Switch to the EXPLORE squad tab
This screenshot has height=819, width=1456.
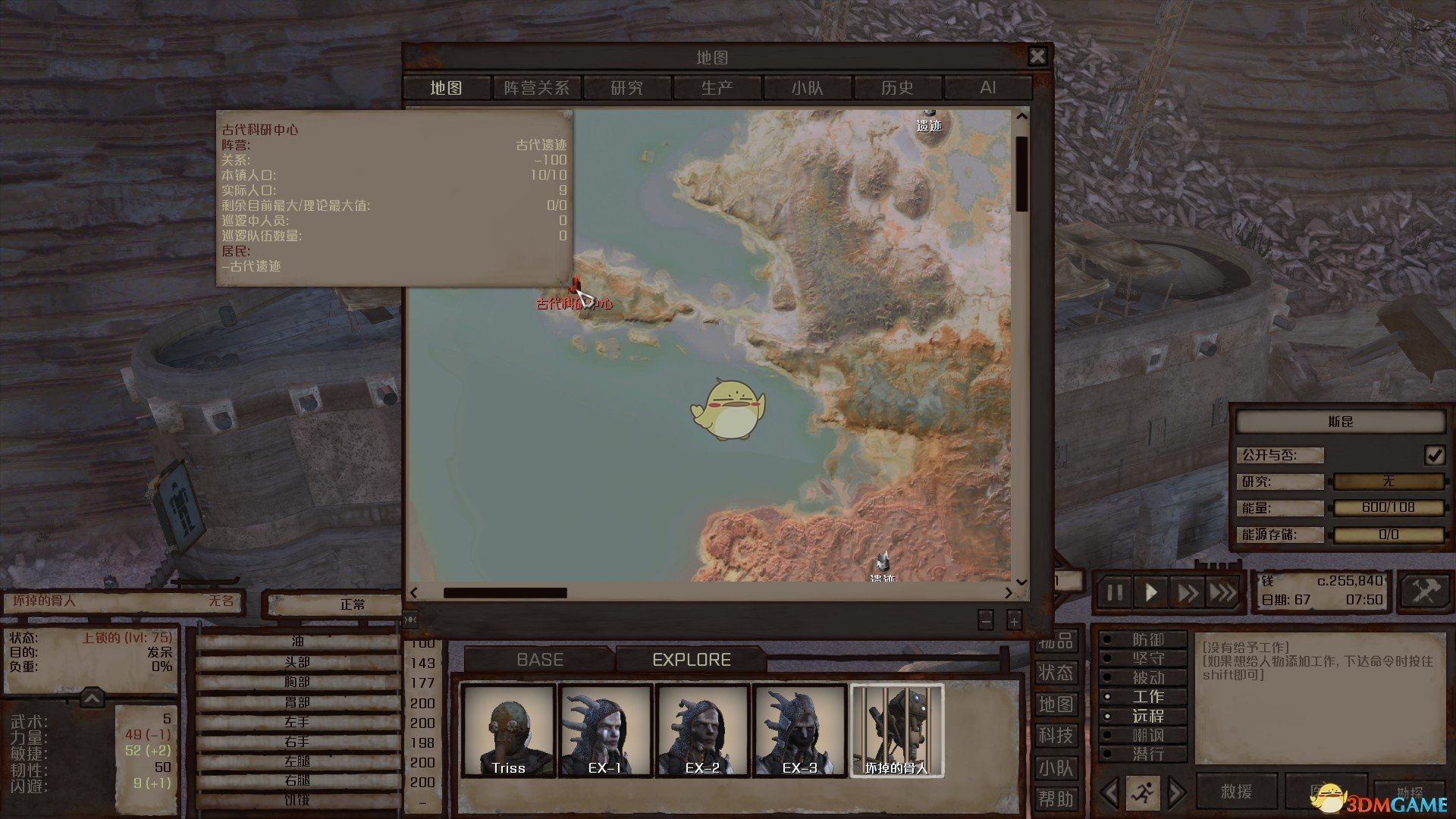(x=692, y=660)
